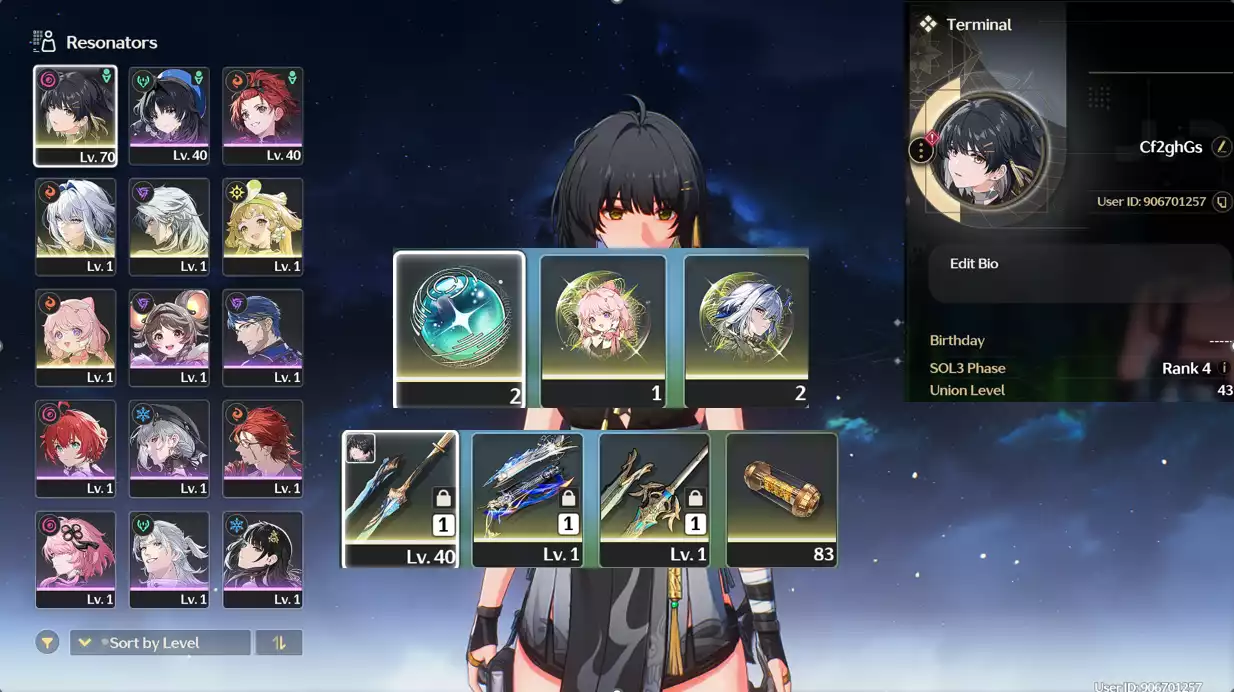Select the golden tube item with 83
1234x692 pixels.
click(781, 498)
